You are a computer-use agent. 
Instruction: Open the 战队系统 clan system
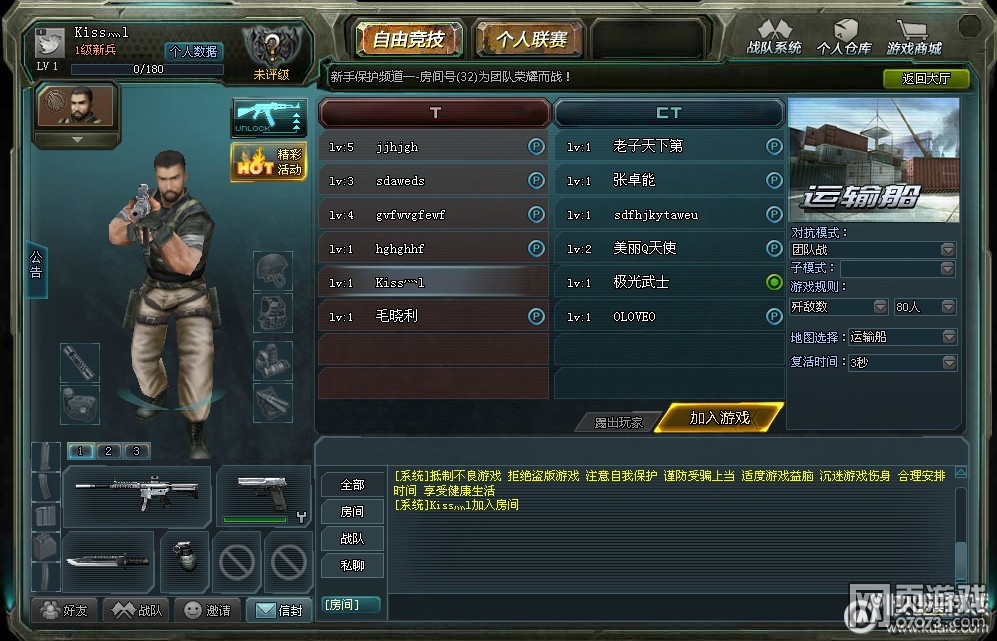[x=773, y=38]
